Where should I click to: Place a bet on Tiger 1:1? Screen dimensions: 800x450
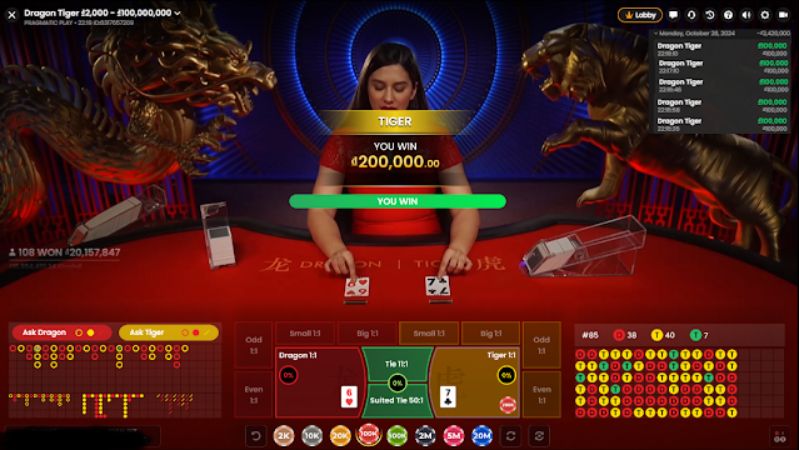[x=476, y=382]
